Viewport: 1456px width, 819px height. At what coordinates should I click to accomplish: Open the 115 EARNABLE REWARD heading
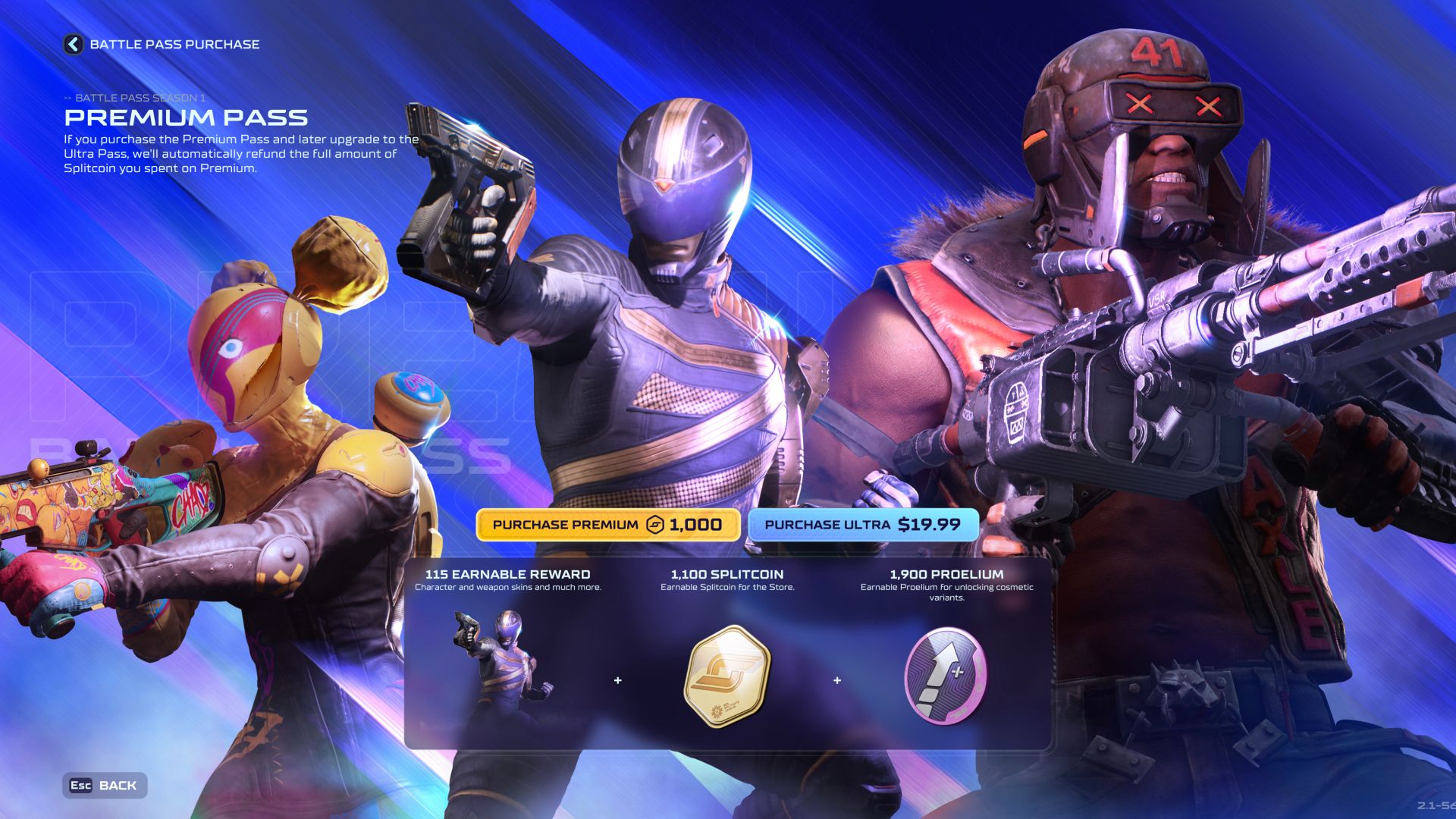[507, 575]
